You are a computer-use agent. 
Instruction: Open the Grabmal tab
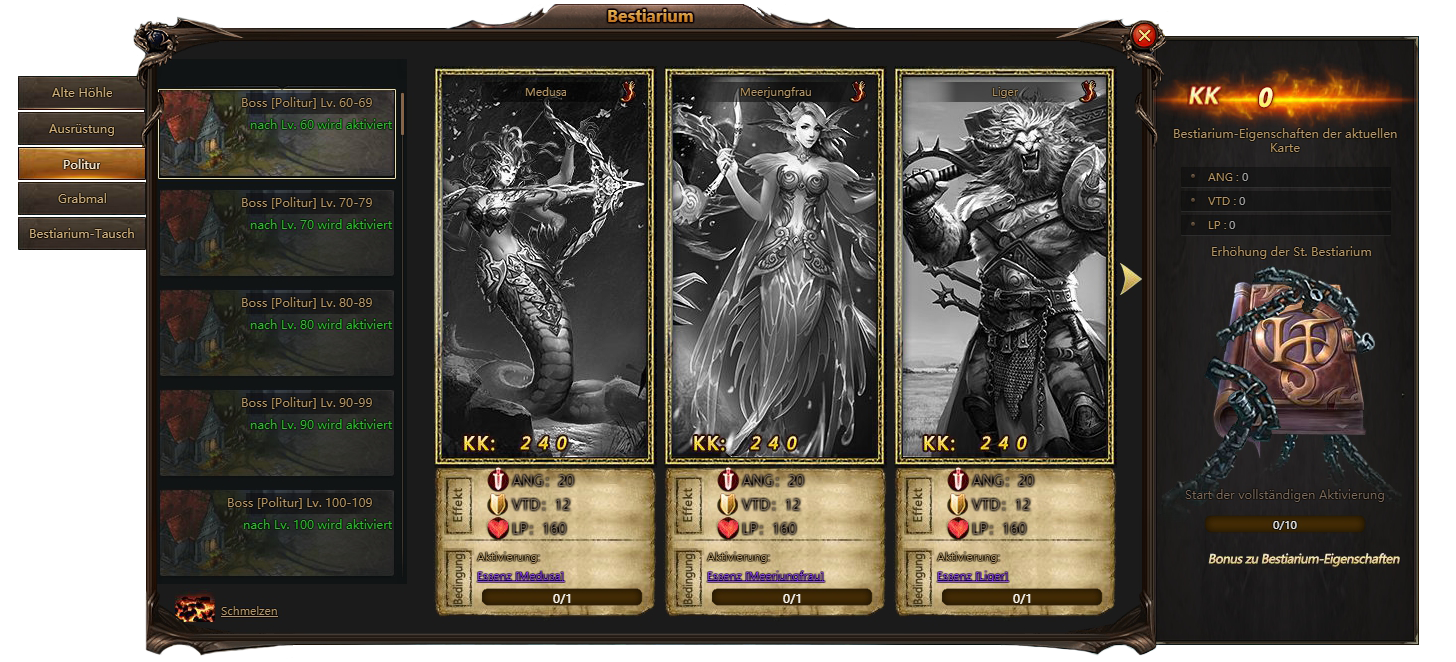pyautogui.click(x=82, y=199)
